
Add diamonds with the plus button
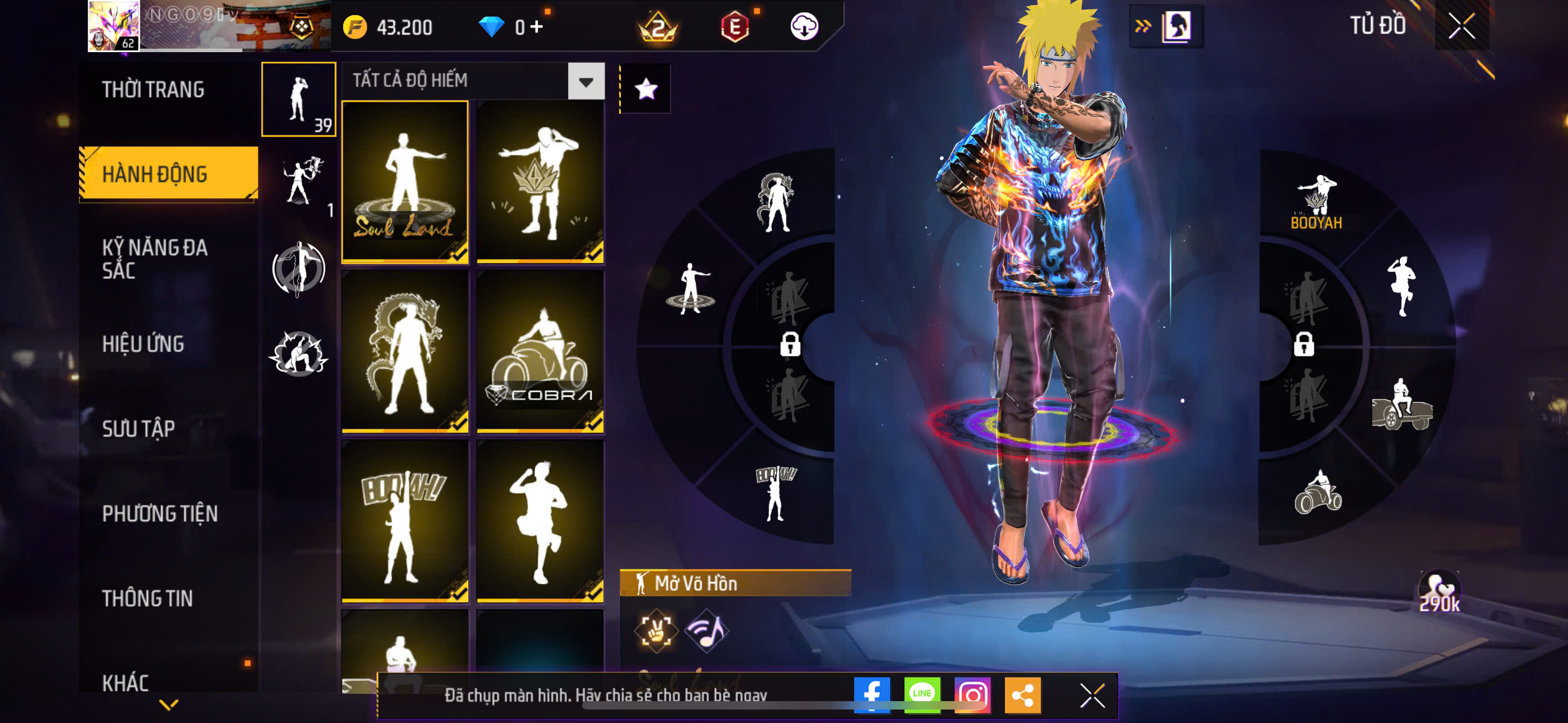point(536,27)
